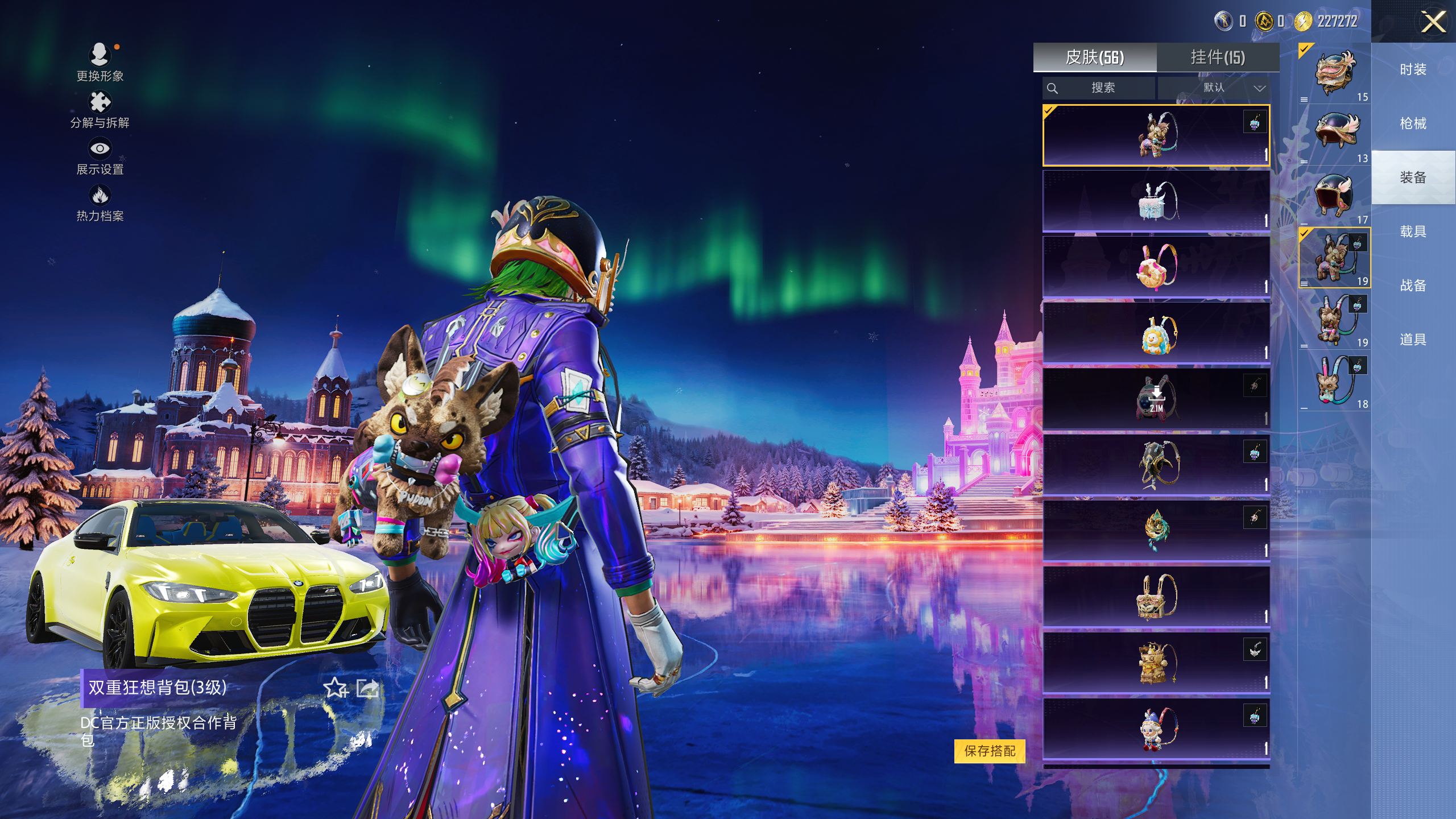This screenshot has height=819, width=1456.
Task: Open 展示设置 display settings
Action: (x=100, y=155)
